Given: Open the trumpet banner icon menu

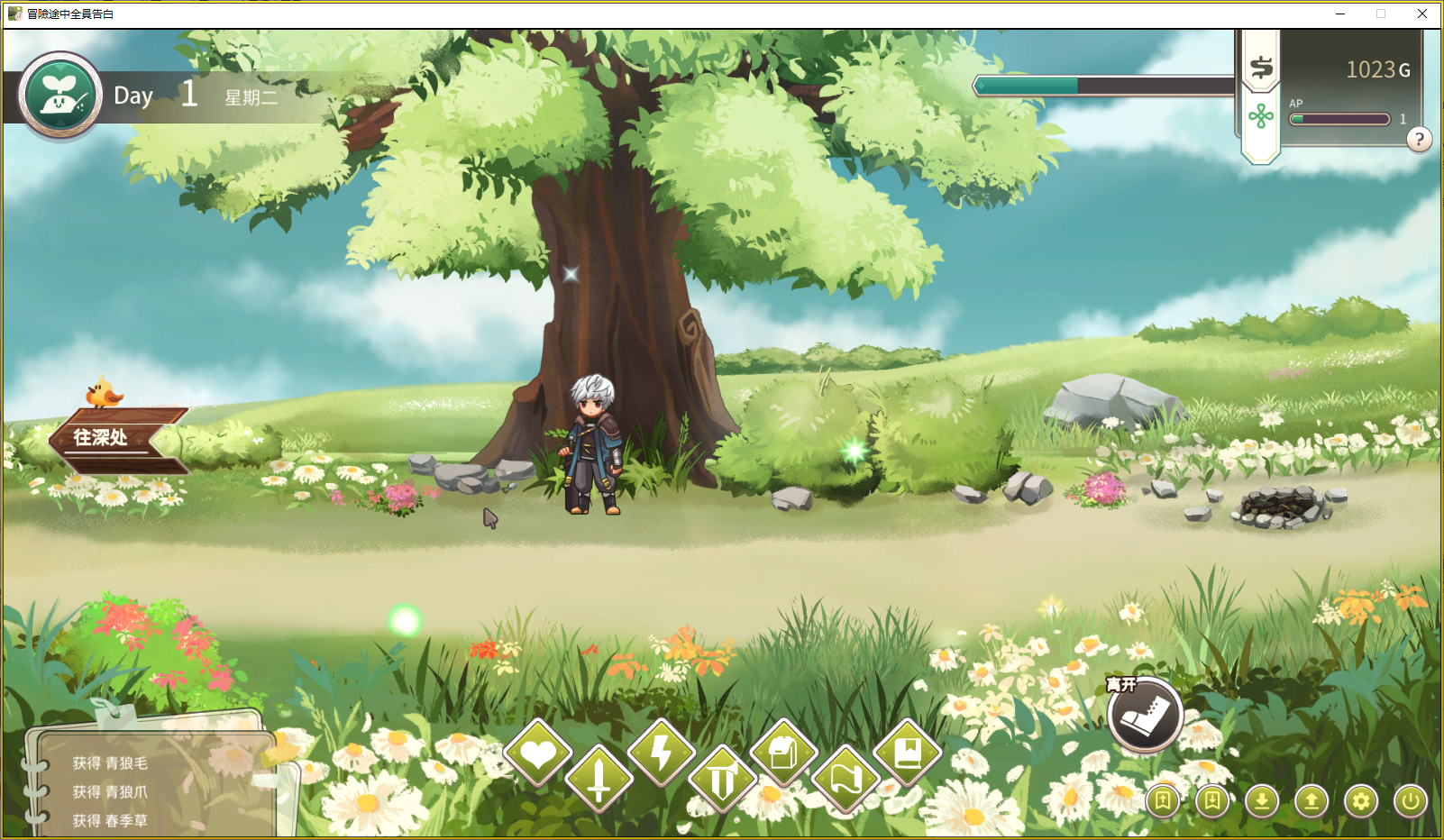Looking at the screenshot, I should [x=722, y=780].
